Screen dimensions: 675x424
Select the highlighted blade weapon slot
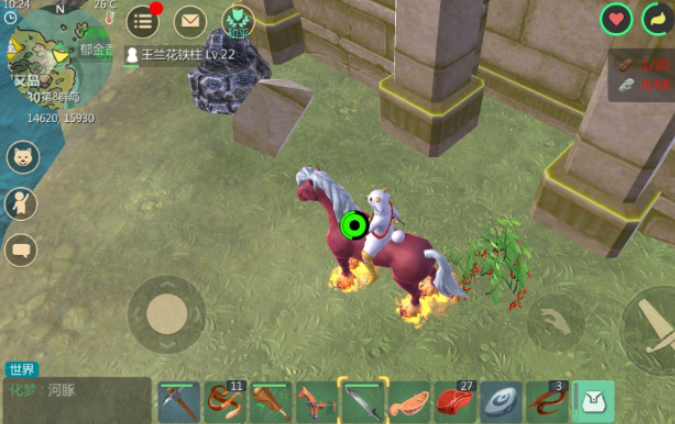point(361,401)
